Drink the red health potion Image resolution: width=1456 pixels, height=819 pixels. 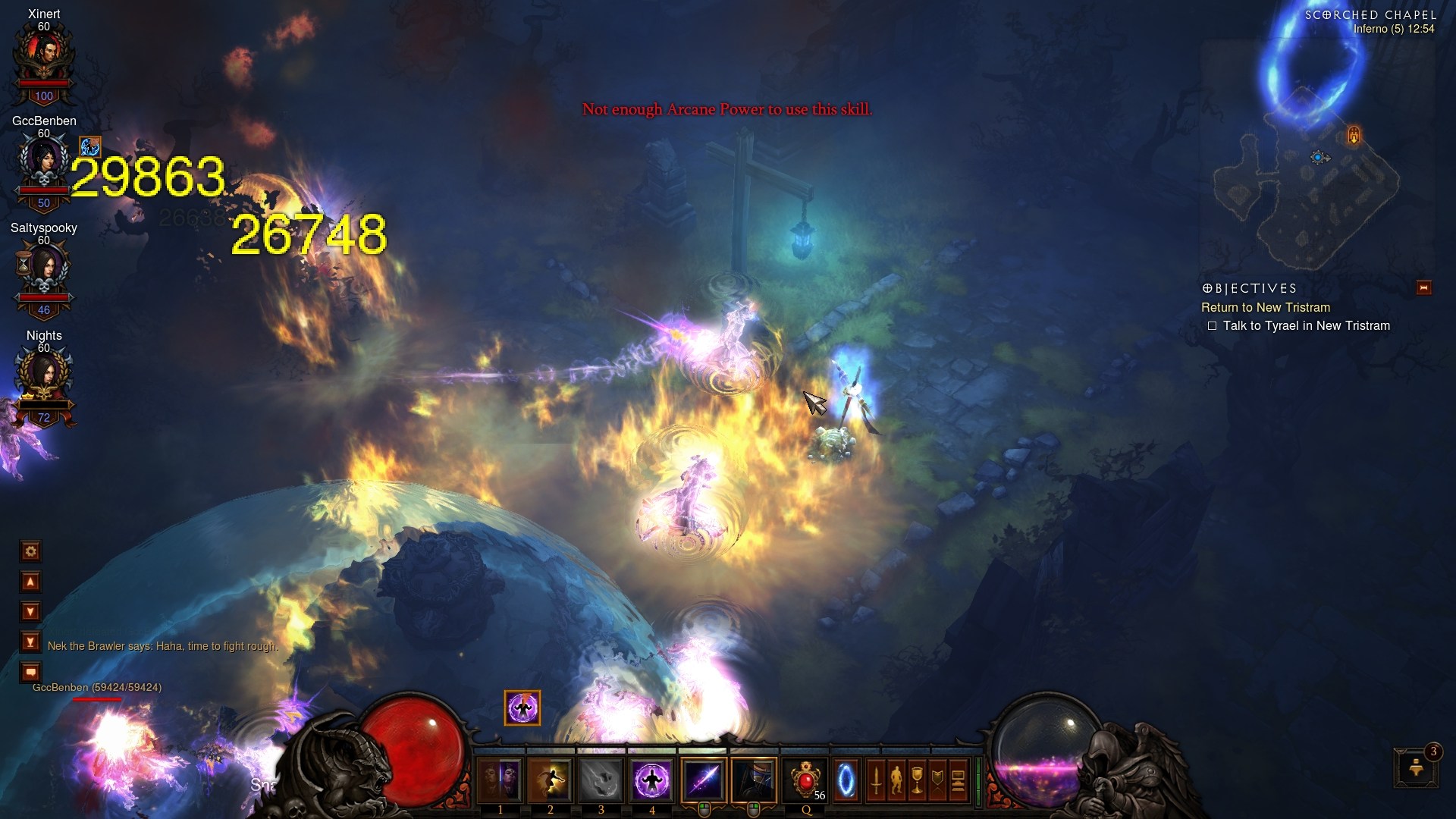click(805, 780)
